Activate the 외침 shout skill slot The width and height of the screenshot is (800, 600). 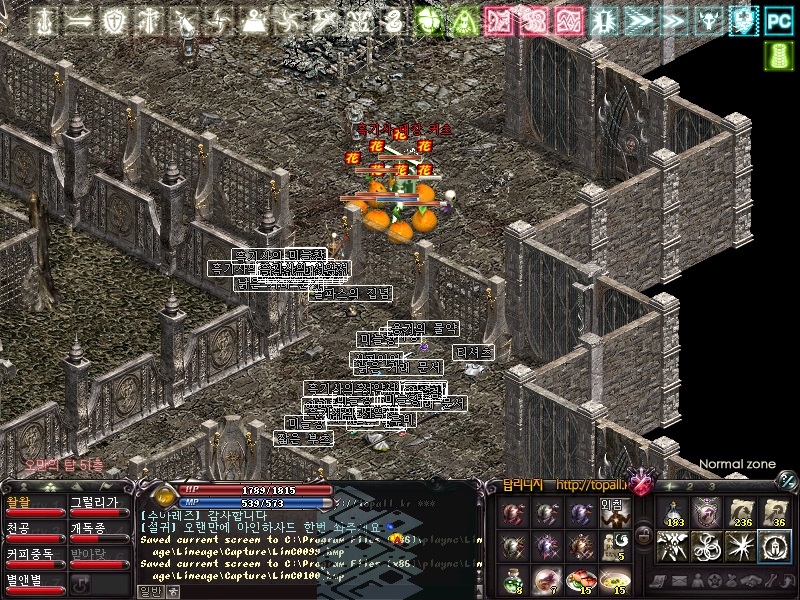click(x=614, y=513)
